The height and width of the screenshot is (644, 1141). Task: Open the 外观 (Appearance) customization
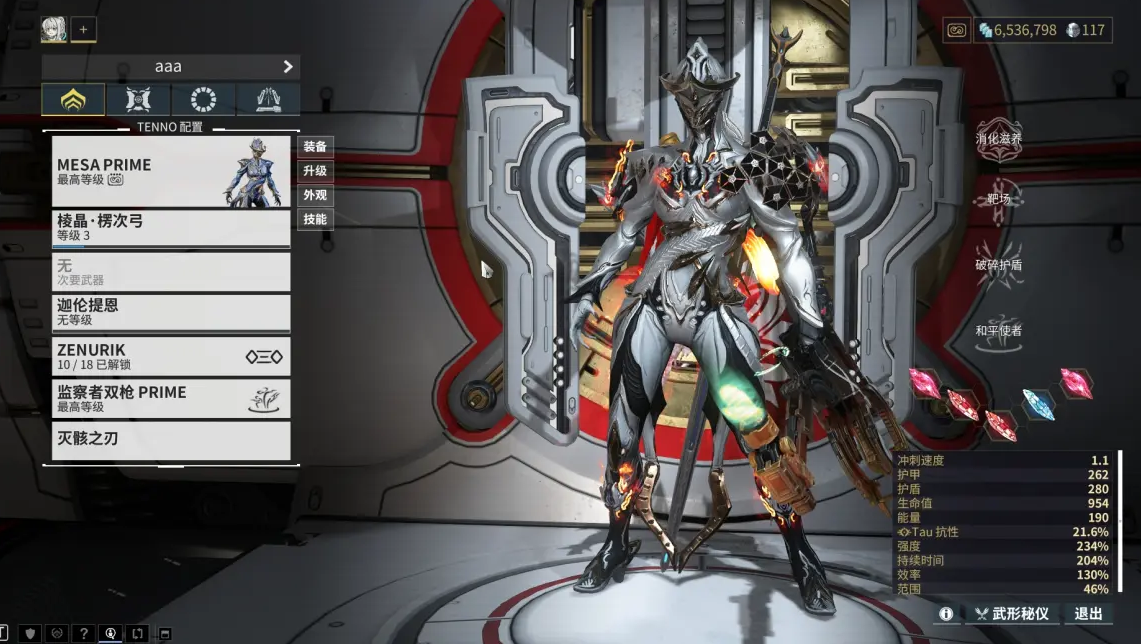tap(315, 195)
